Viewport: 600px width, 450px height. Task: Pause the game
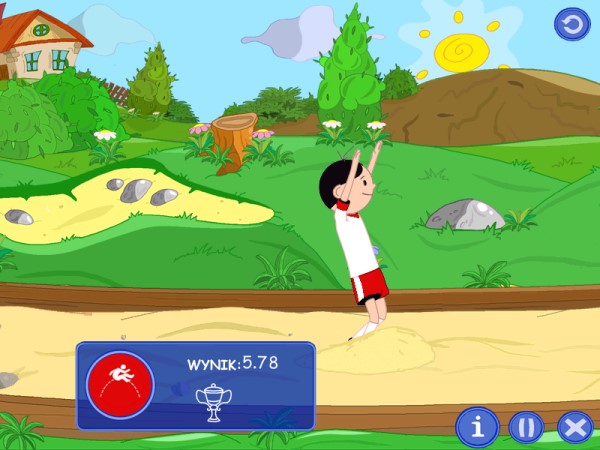point(526,427)
